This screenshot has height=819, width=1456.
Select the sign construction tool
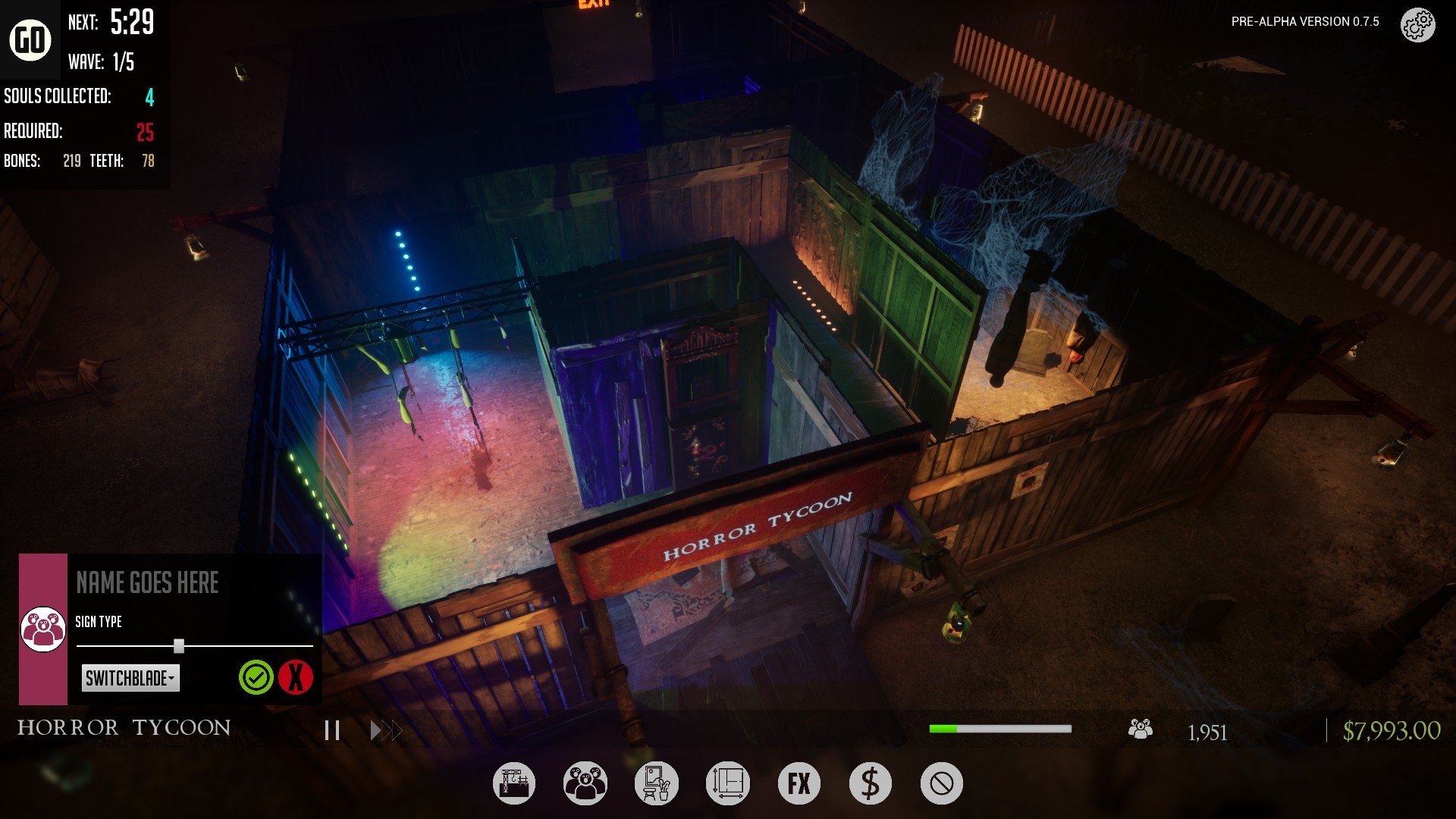[x=514, y=783]
